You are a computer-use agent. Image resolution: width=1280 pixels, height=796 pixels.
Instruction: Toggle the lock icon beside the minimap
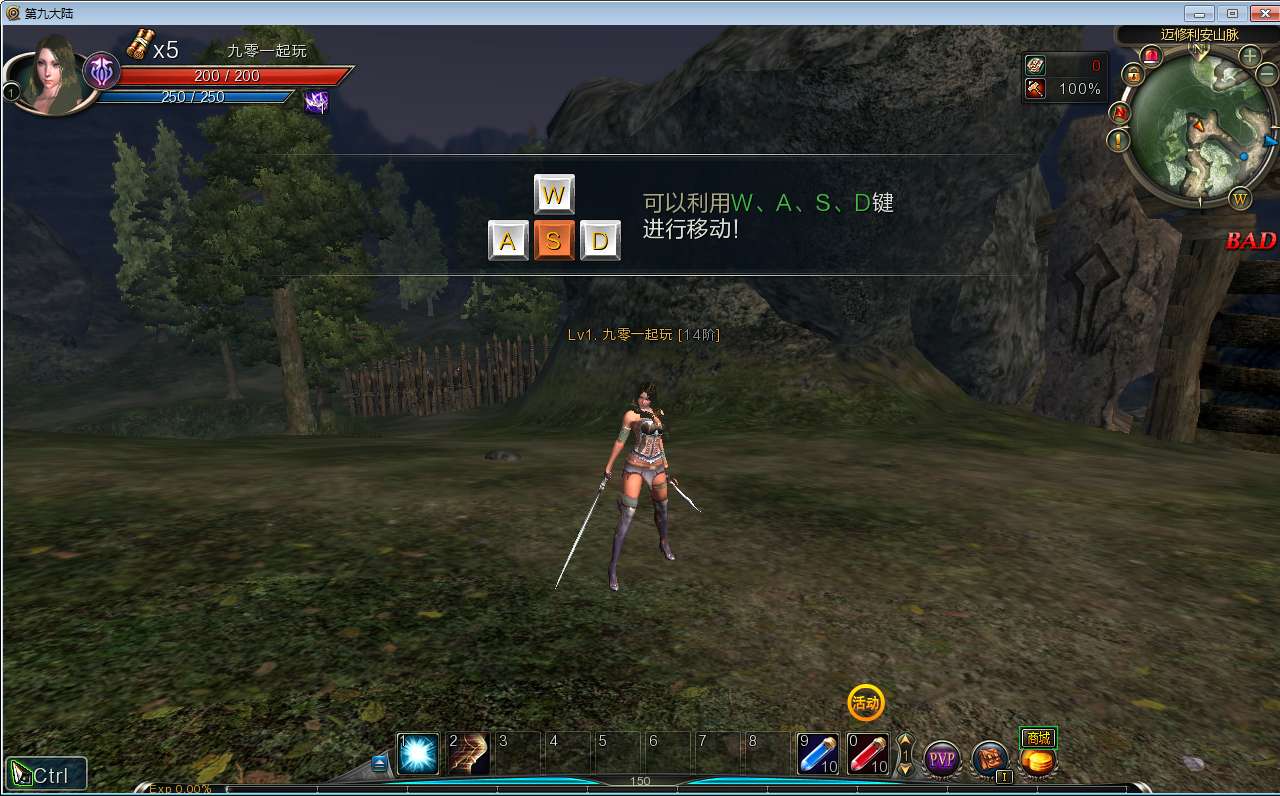[x=1134, y=75]
